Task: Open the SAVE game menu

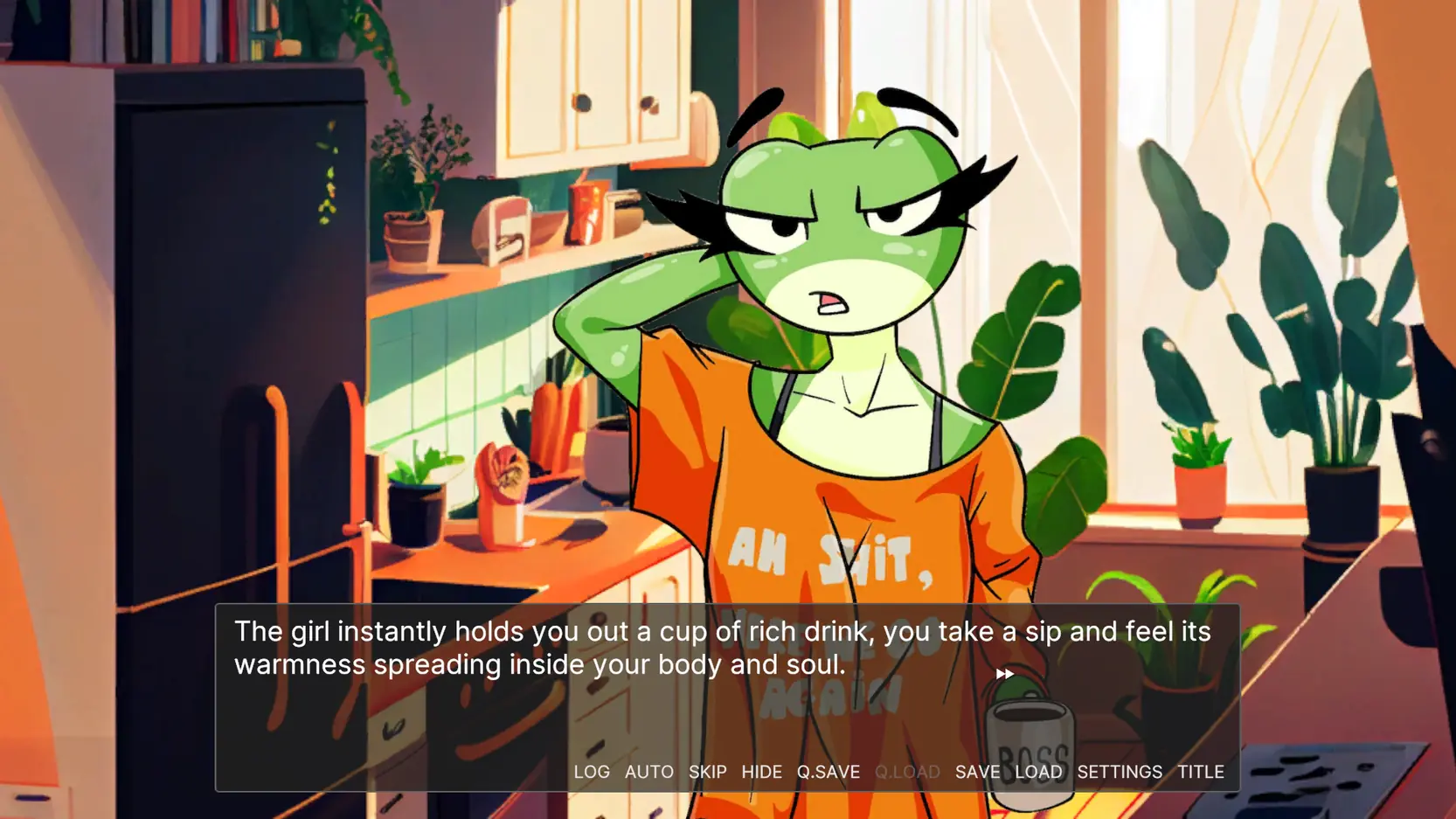Action: click(977, 772)
